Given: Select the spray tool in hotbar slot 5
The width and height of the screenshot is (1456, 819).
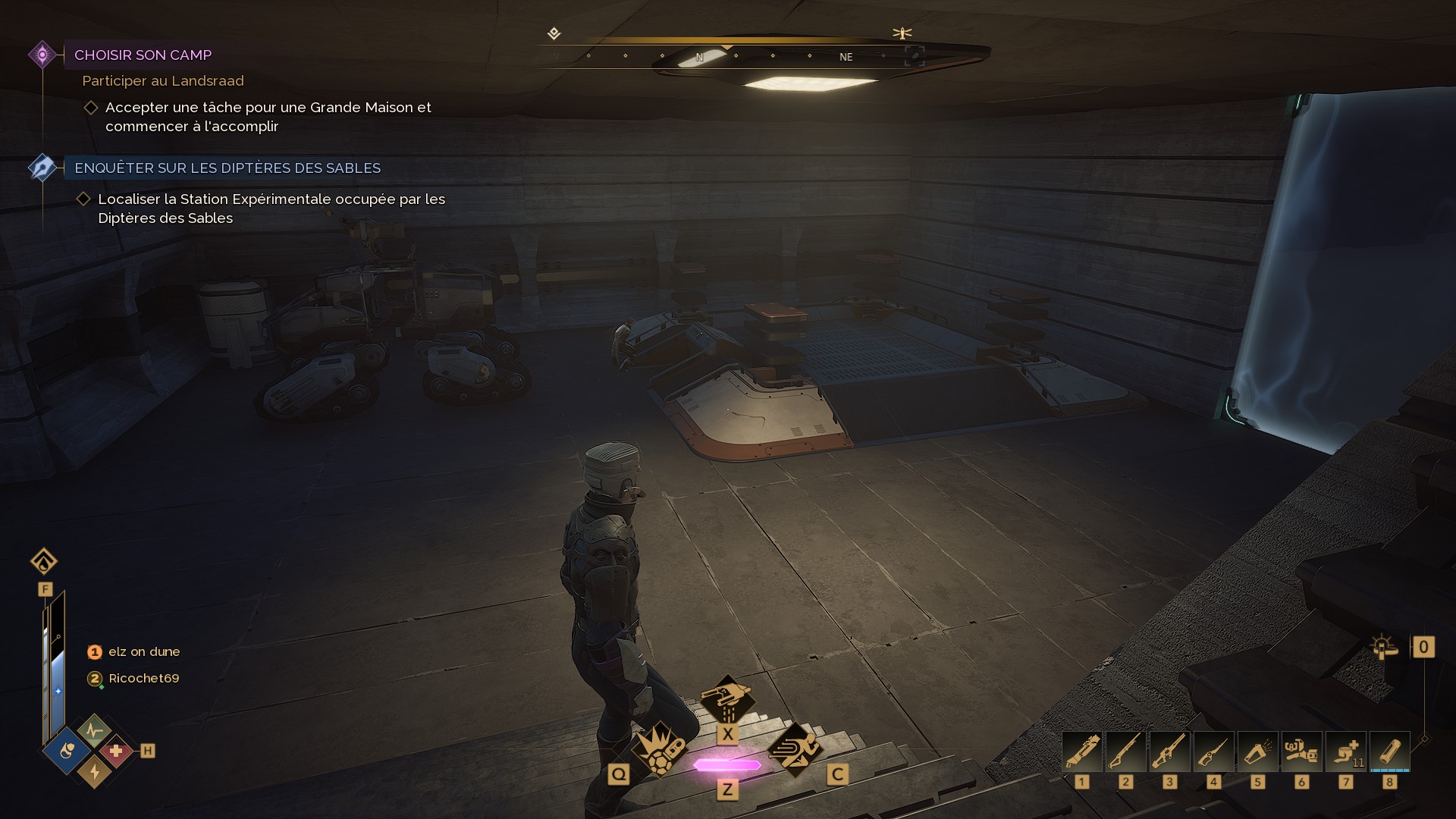Looking at the screenshot, I should click(x=1257, y=752).
